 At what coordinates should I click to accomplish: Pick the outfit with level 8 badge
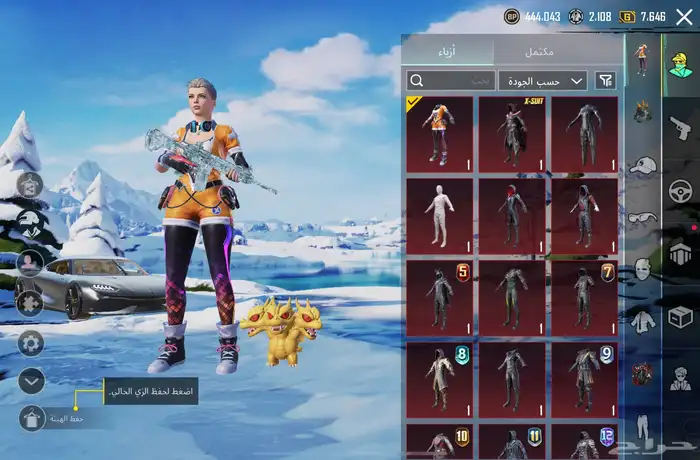coord(440,377)
